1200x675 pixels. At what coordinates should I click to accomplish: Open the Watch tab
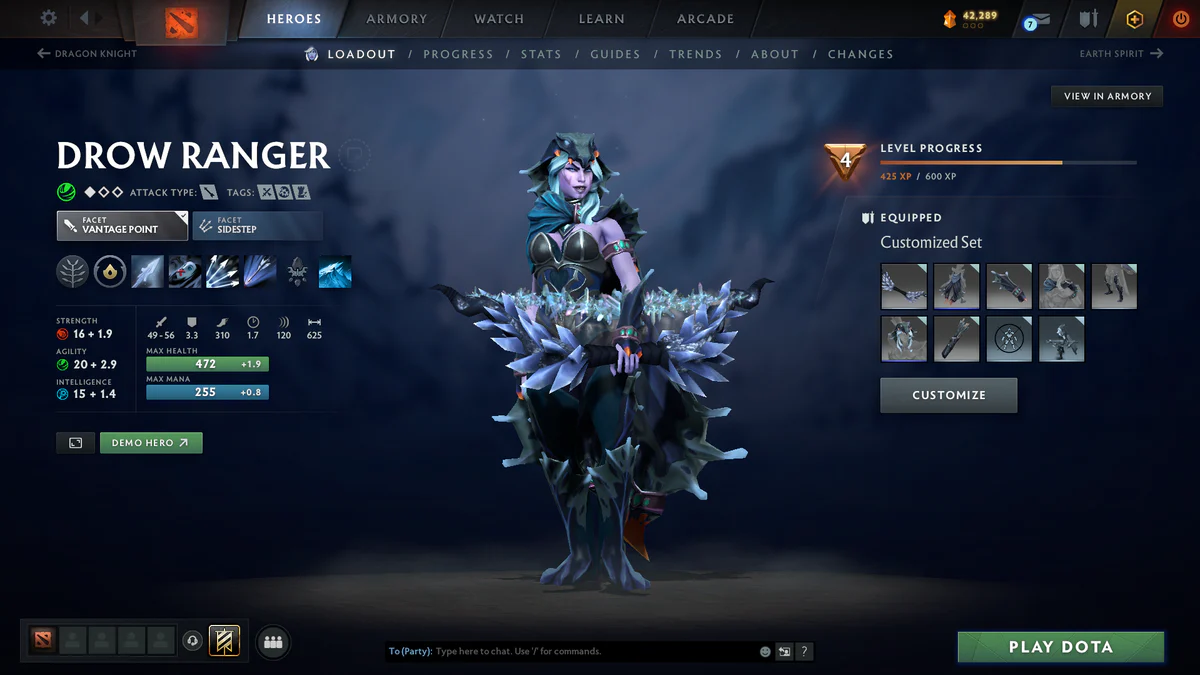(x=499, y=19)
